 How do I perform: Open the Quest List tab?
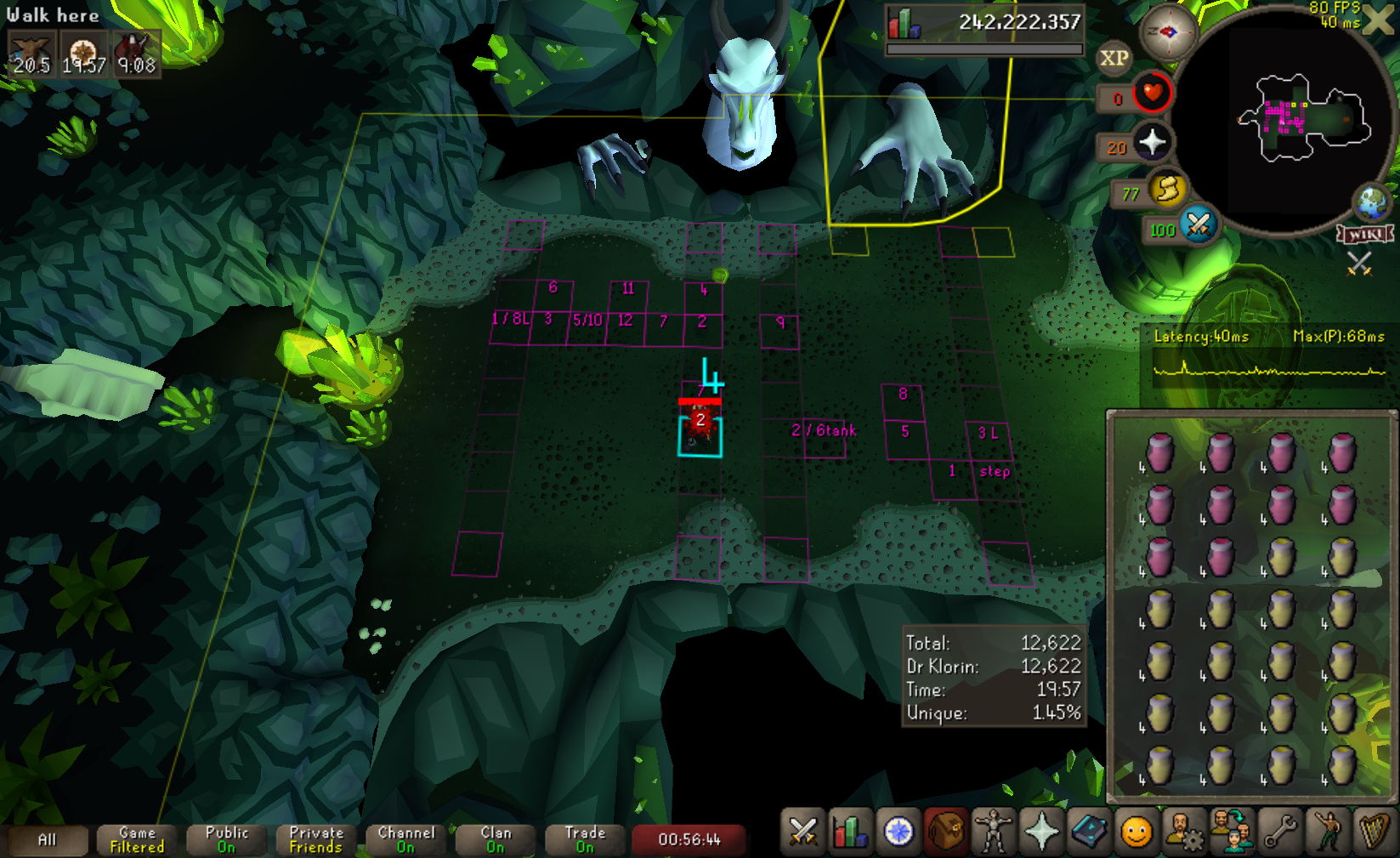click(x=898, y=832)
